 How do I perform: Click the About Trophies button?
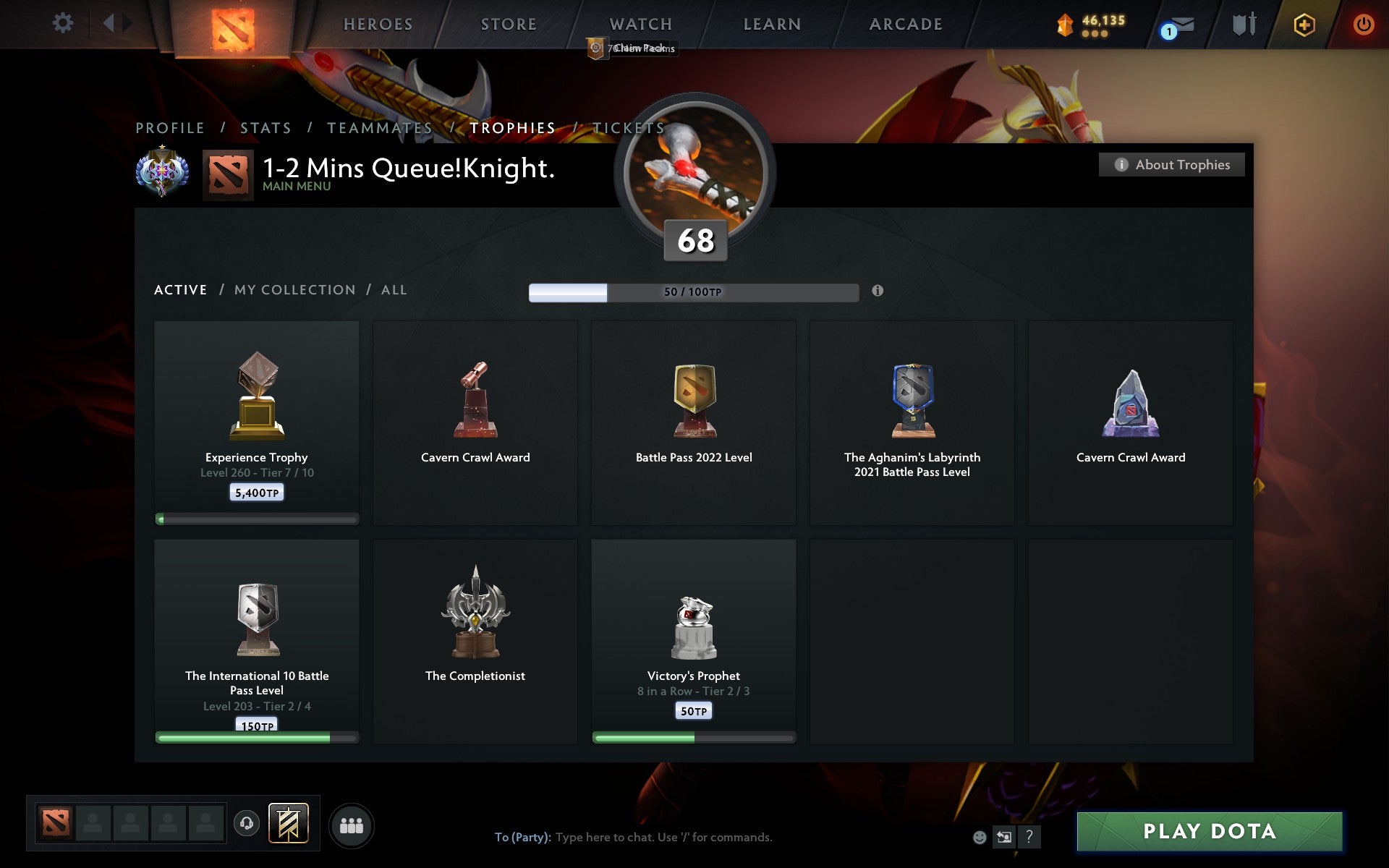click(x=1171, y=164)
